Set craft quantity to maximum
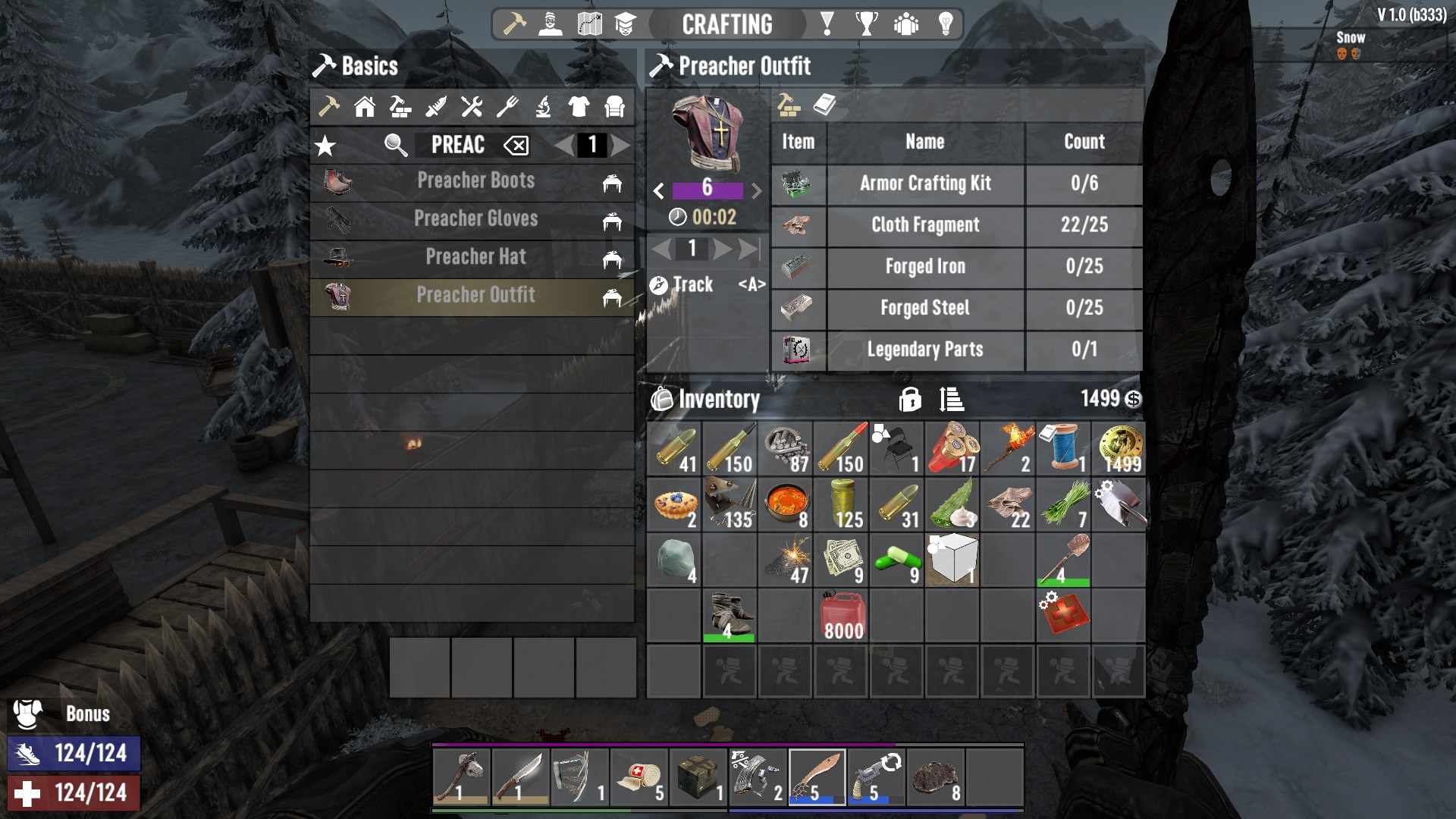The height and width of the screenshot is (819, 1456). pyautogui.click(x=749, y=249)
